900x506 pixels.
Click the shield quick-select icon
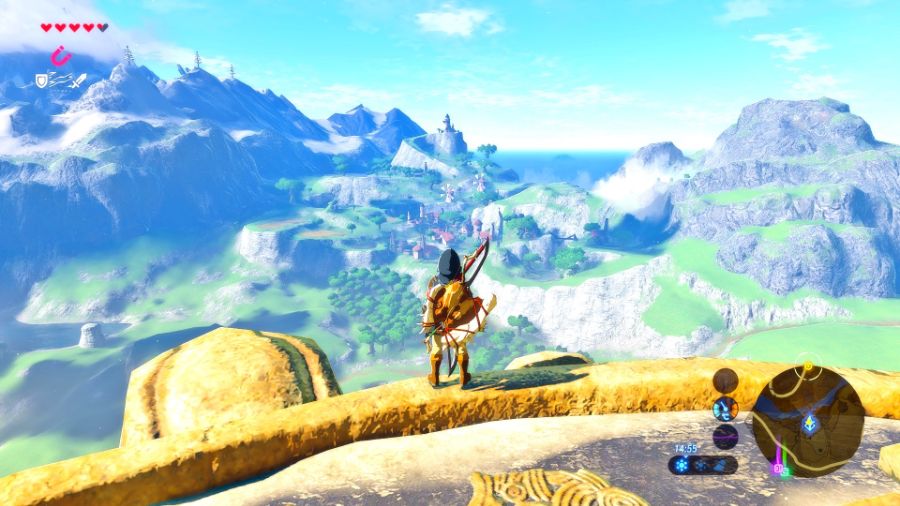click(42, 80)
